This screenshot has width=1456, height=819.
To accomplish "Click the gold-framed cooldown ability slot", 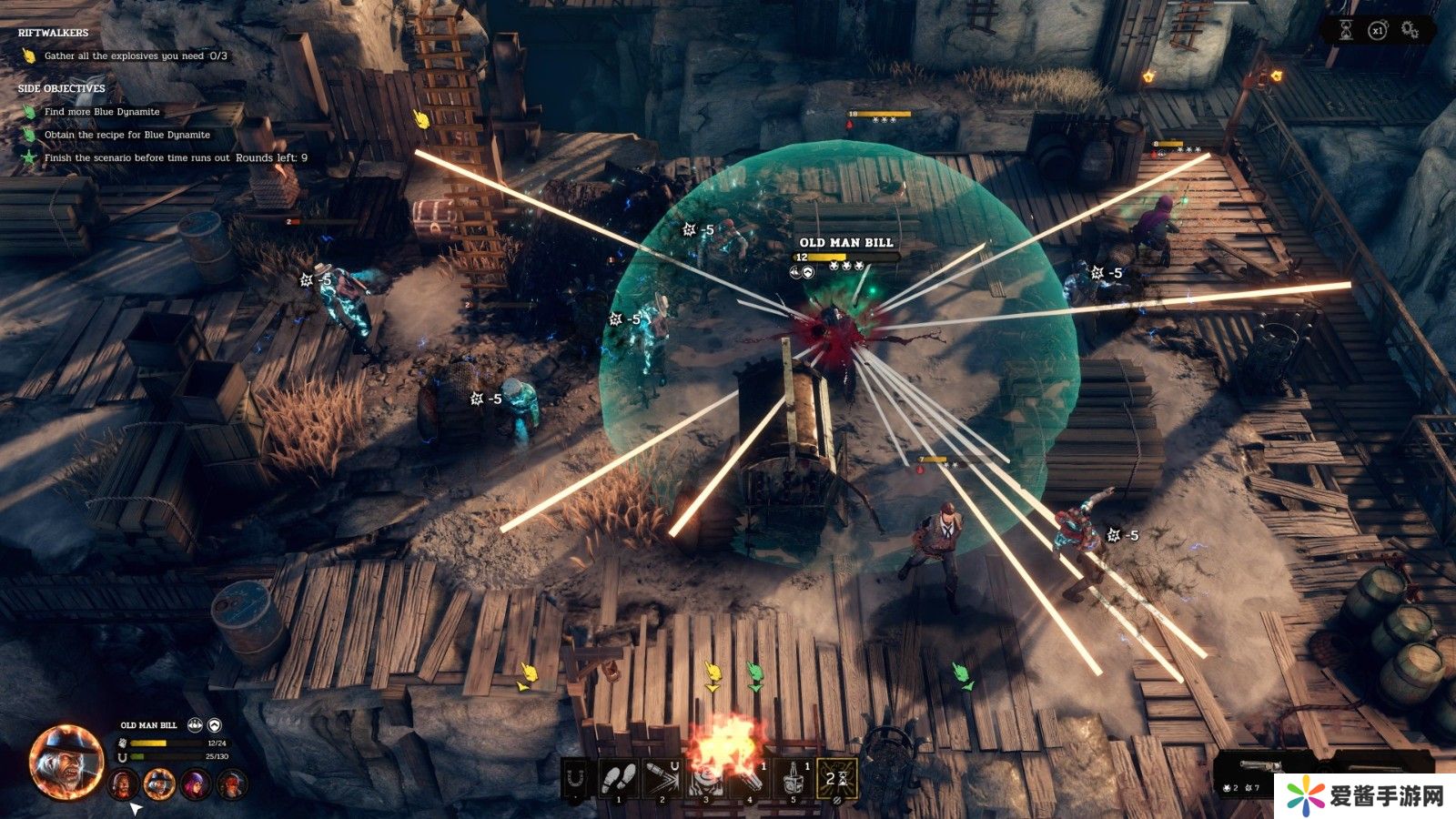I will tap(837, 778).
